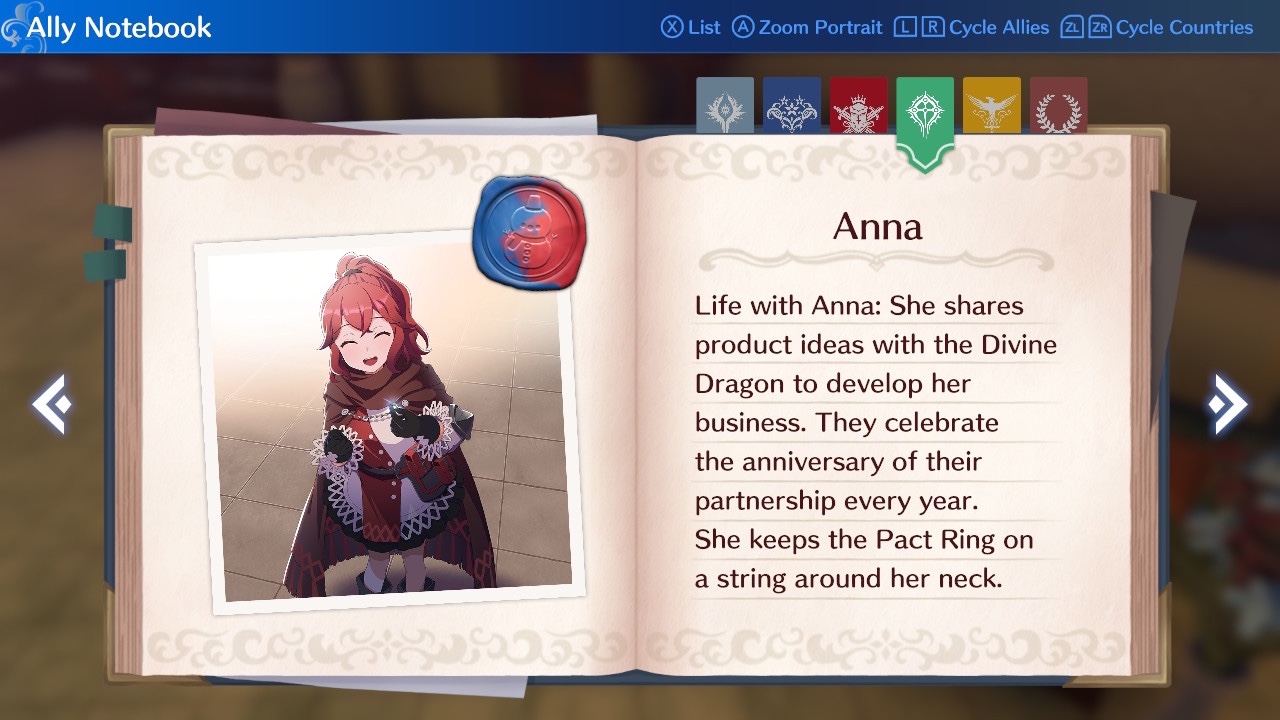The image size is (1280, 720).
Task: Open the dark blue country tab
Action: (x=791, y=106)
